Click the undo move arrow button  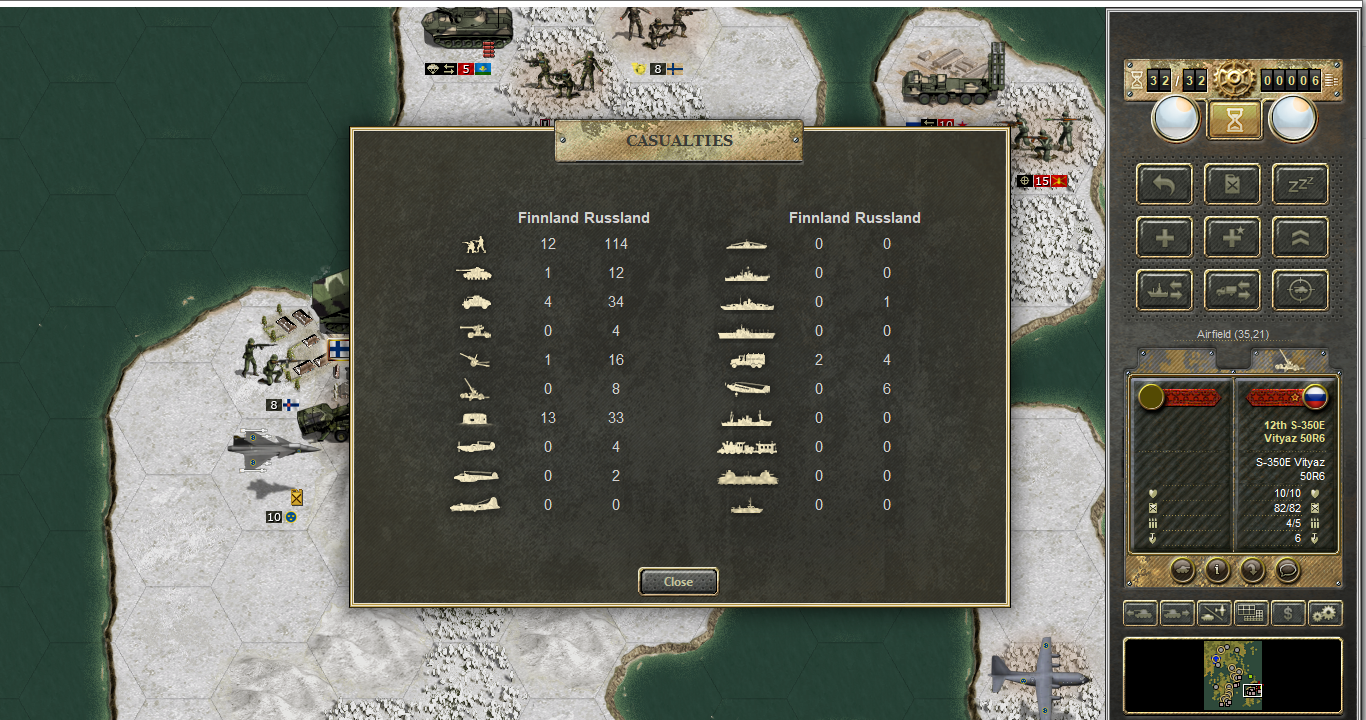[x=1164, y=184]
